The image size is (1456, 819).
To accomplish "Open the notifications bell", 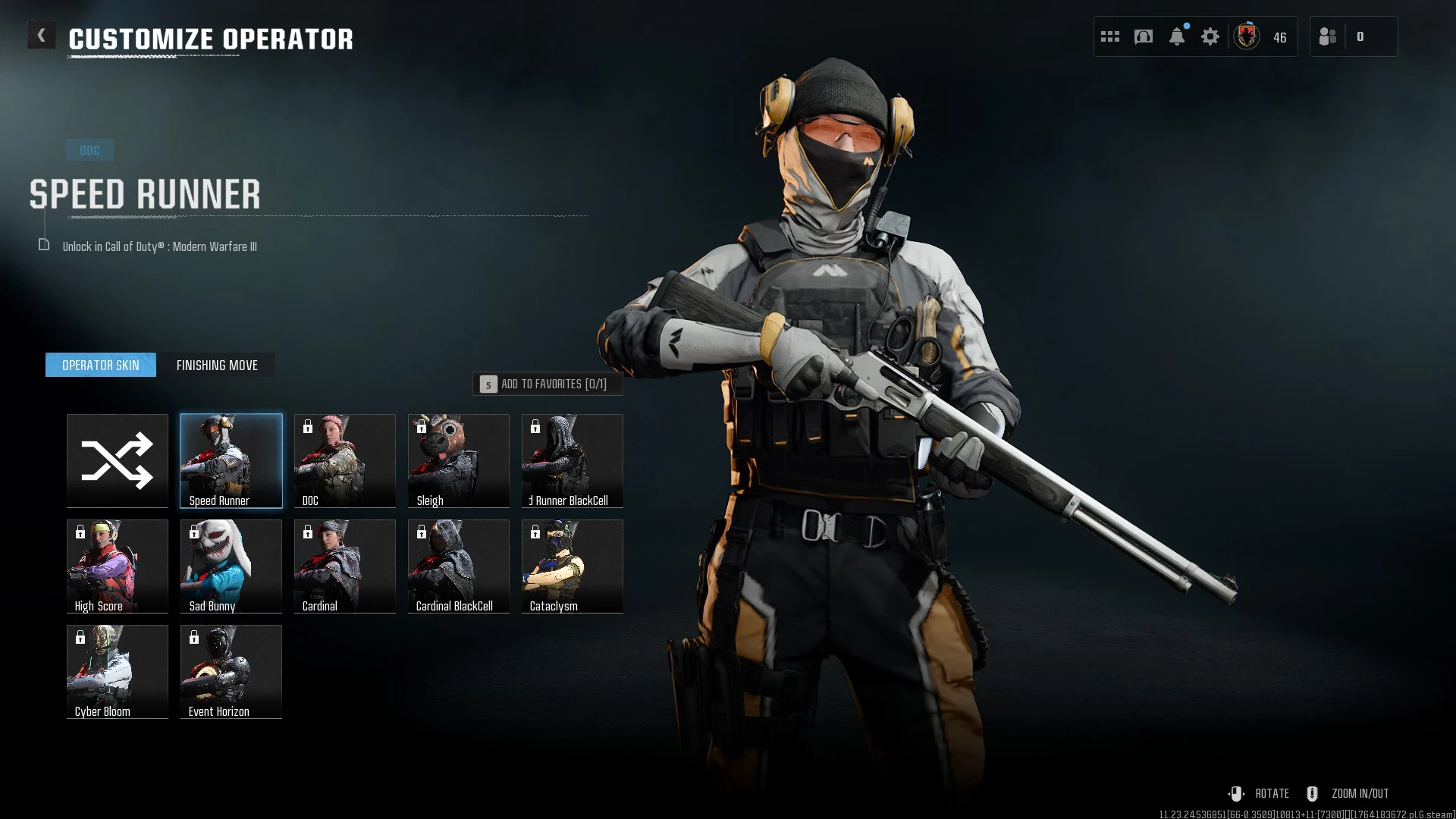I will tap(1177, 36).
